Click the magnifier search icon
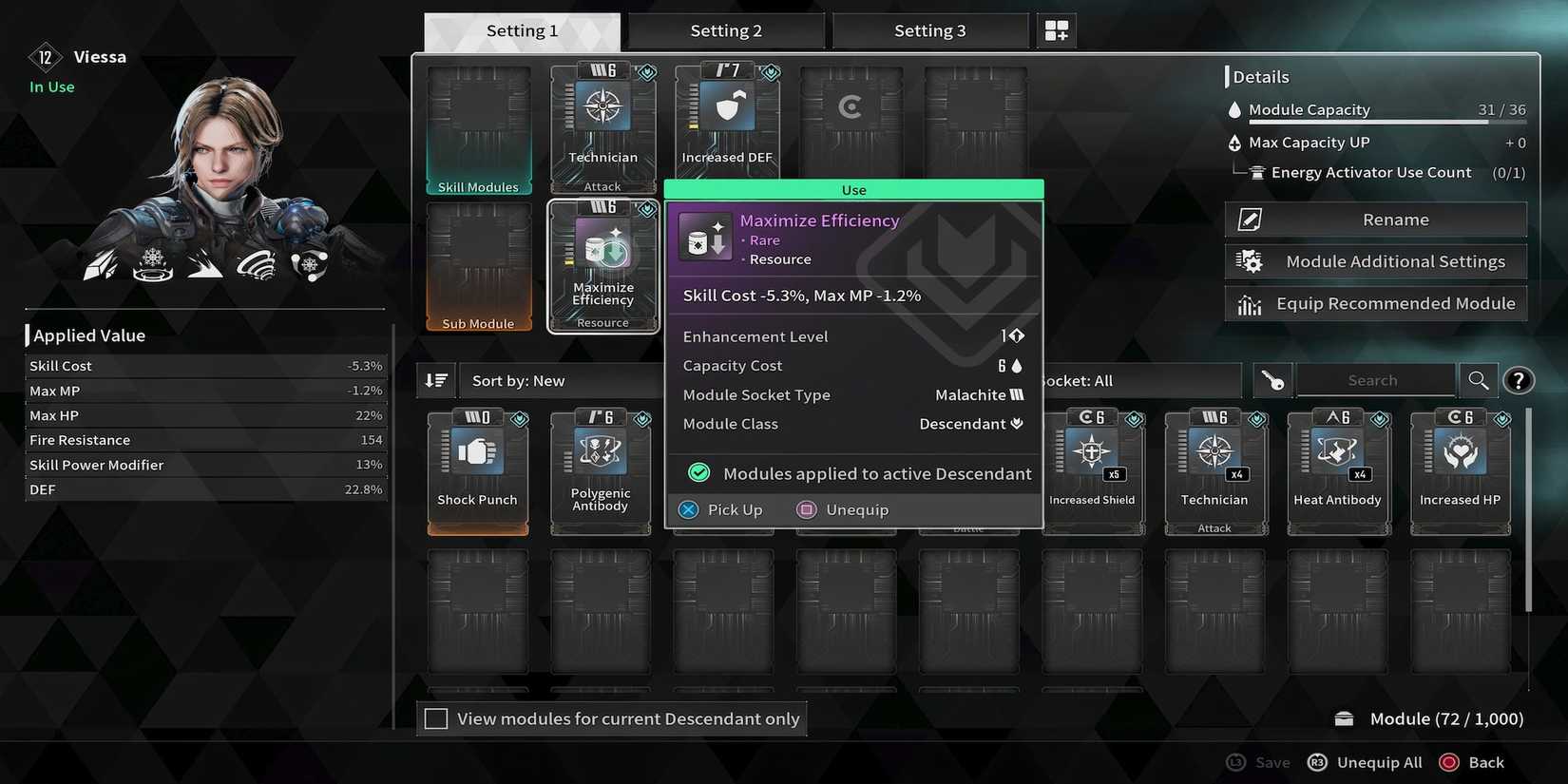 point(1478,379)
